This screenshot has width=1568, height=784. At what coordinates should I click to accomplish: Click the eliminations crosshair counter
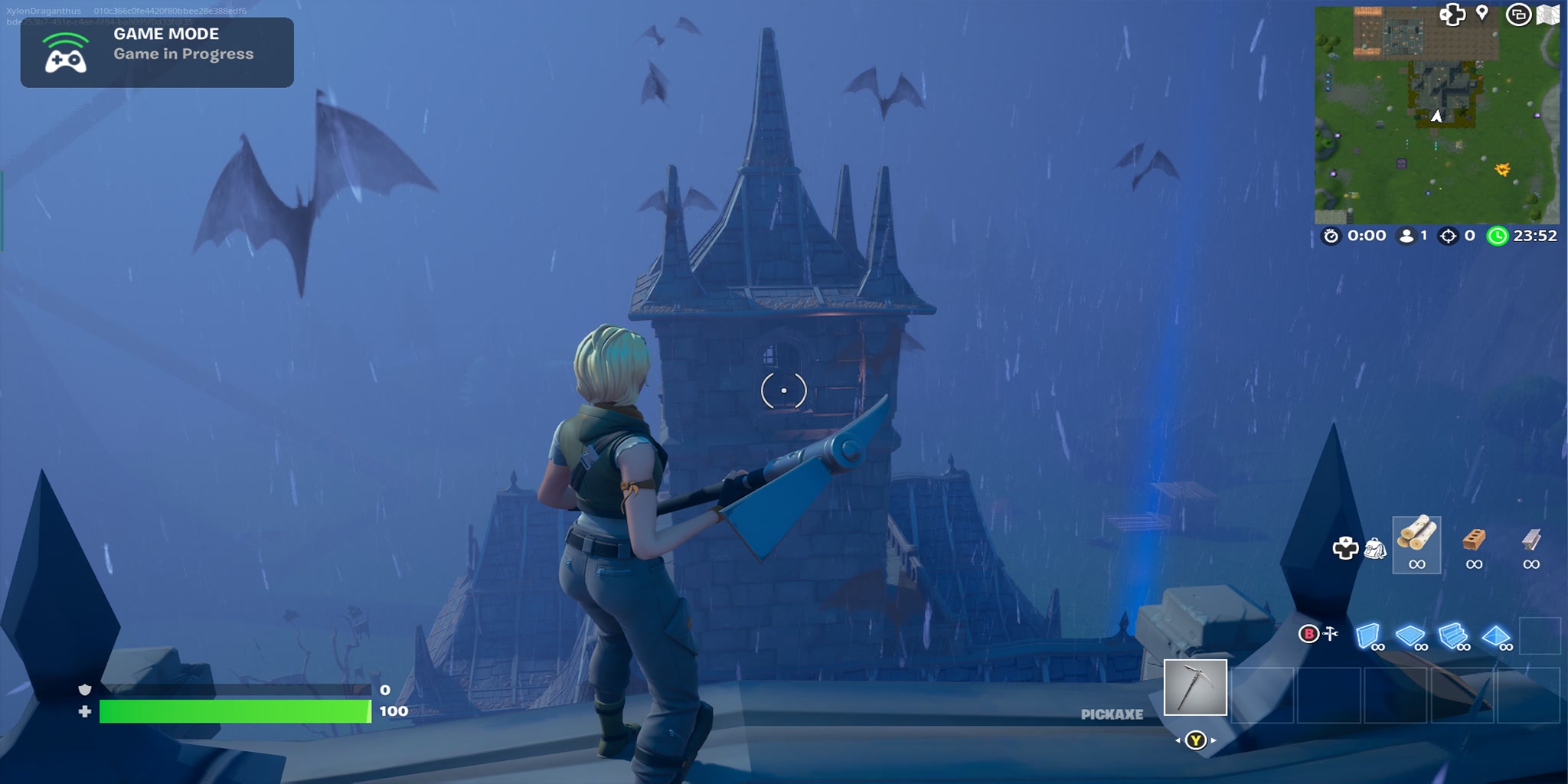(x=1447, y=237)
